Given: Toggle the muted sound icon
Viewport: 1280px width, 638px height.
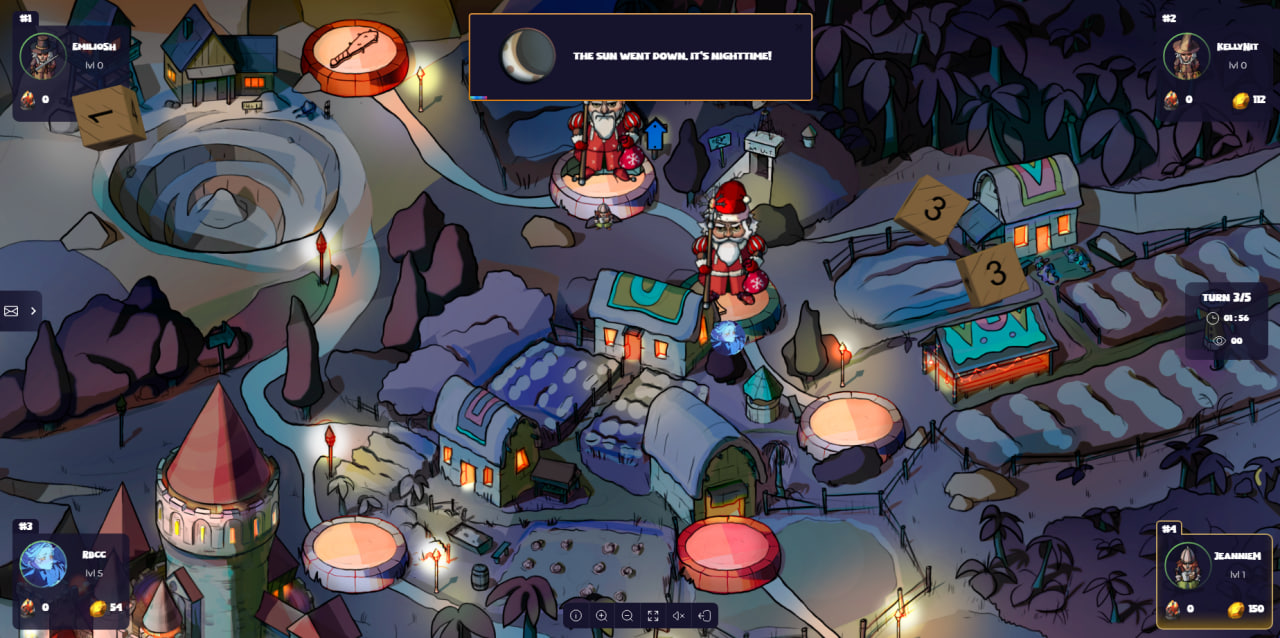Looking at the screenshot, I should 678,616.
